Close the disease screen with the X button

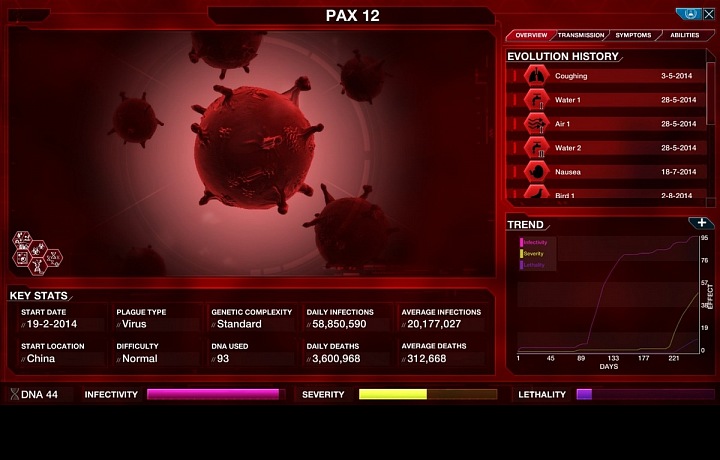(x=707, y=14)
